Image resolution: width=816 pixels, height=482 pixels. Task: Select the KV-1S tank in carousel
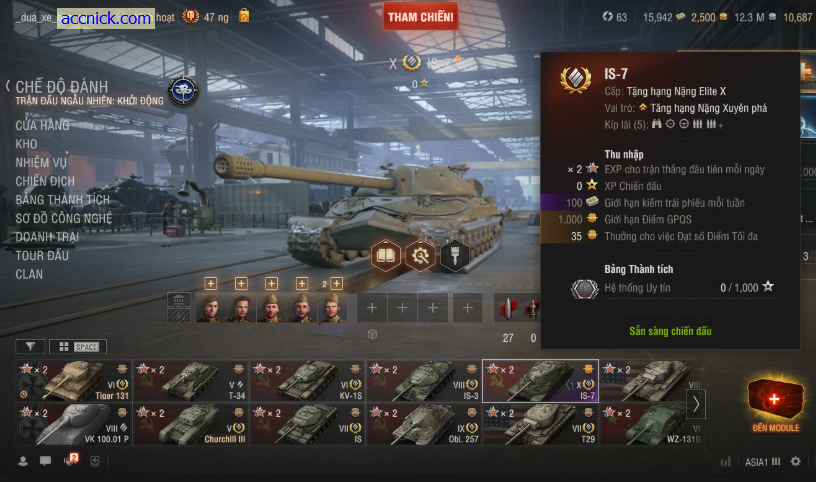307,381
